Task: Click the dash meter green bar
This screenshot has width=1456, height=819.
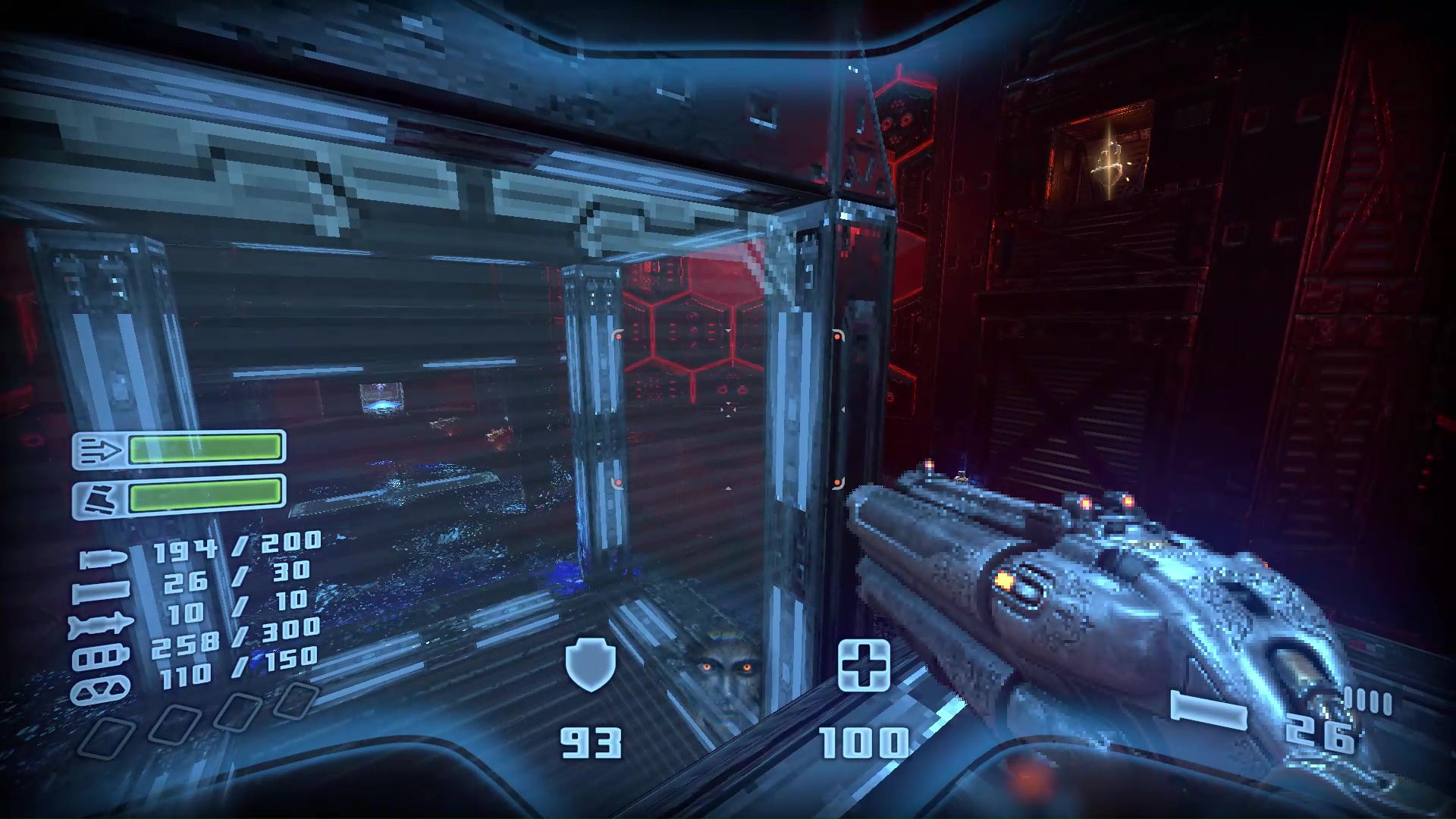Action: [206, 449]
